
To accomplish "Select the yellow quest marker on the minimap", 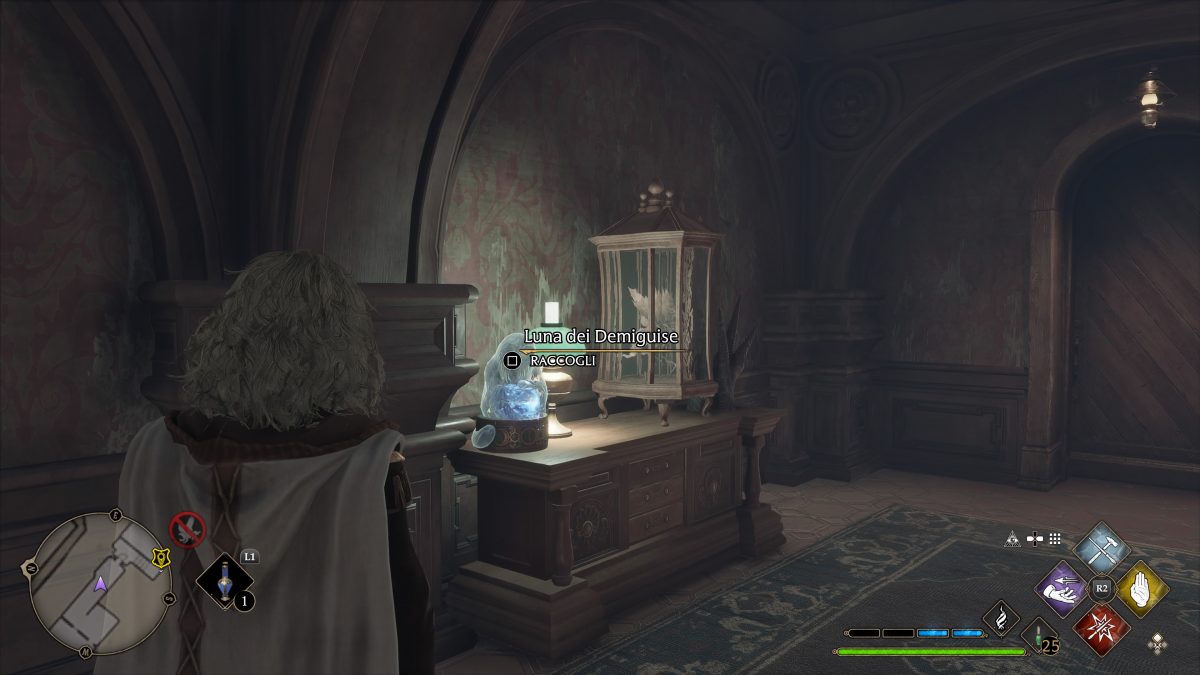I will (x=159, y=554).
